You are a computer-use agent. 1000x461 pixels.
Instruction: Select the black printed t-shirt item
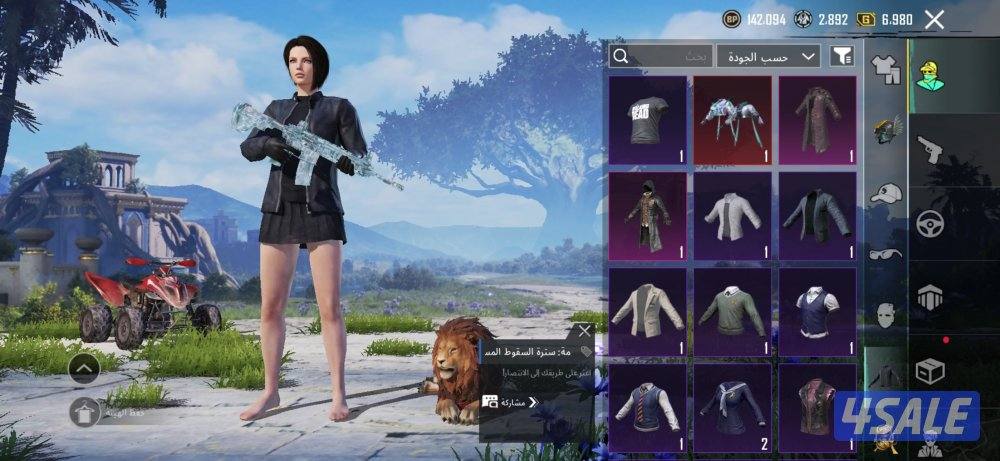pos(647,120)
